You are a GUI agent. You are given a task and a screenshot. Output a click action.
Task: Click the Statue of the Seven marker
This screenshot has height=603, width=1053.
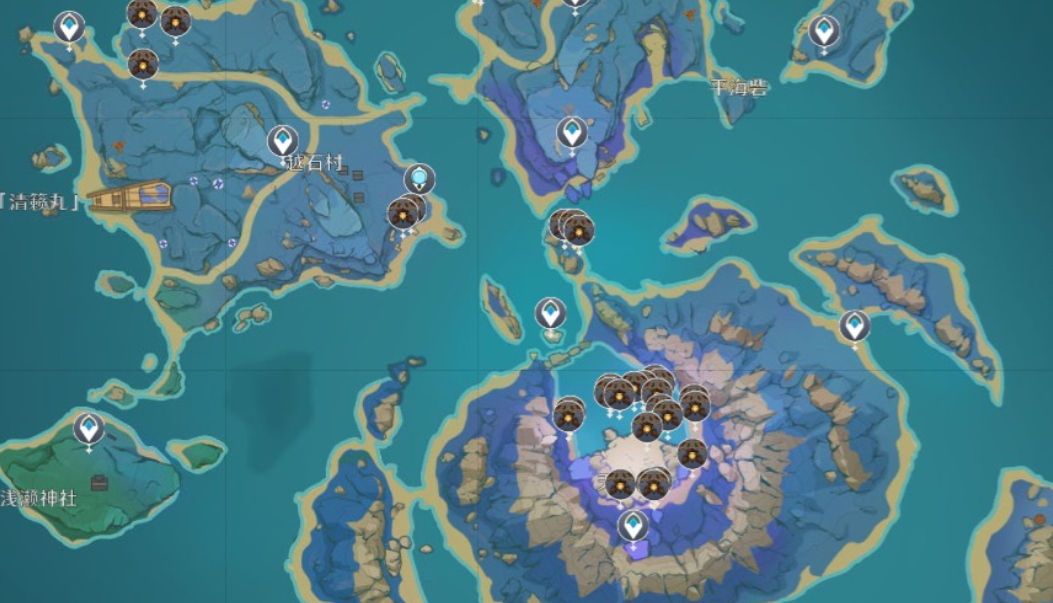pos(420,179)
